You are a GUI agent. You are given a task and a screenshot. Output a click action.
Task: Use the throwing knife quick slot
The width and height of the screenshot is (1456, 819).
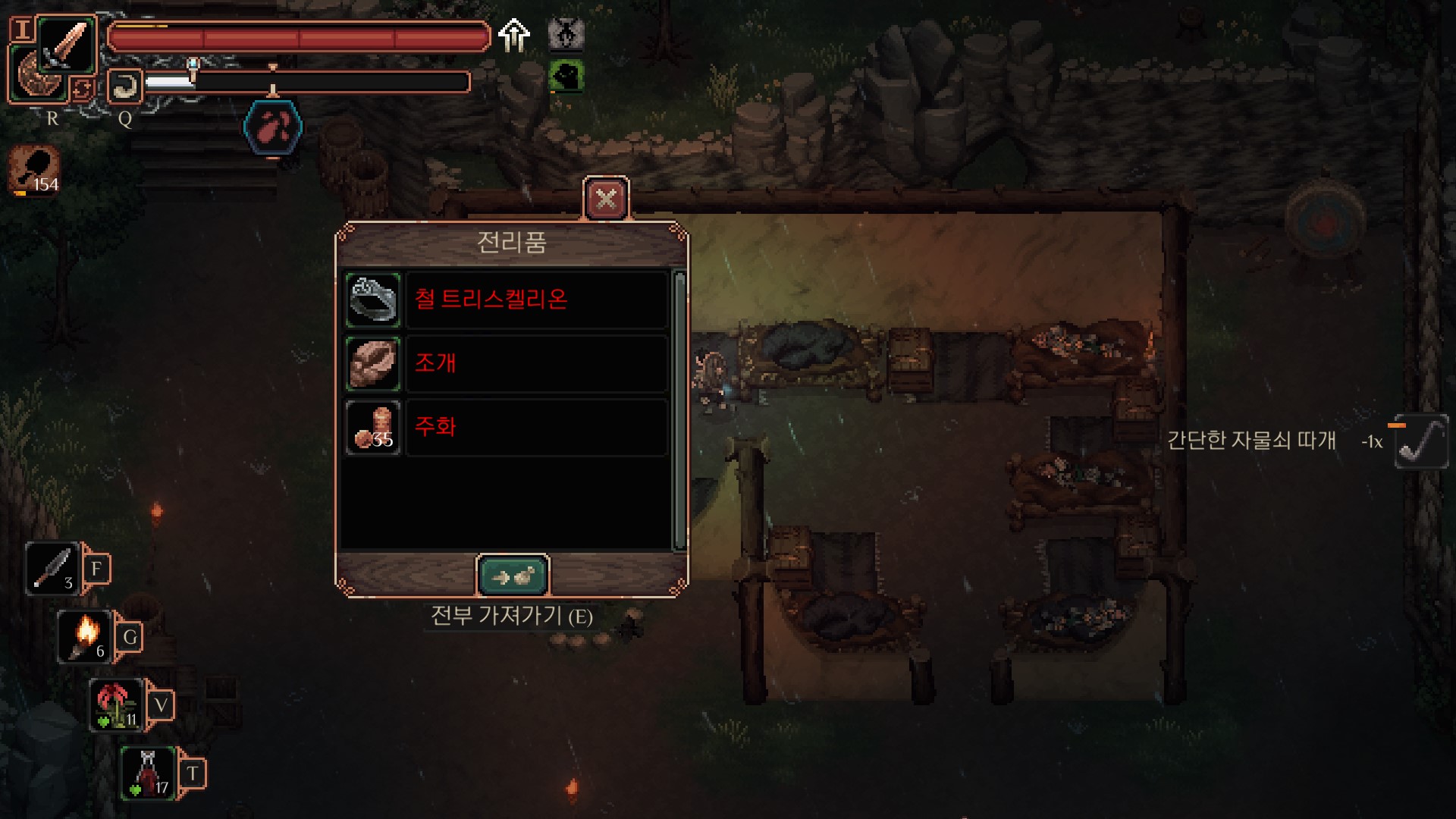[53, 568]
